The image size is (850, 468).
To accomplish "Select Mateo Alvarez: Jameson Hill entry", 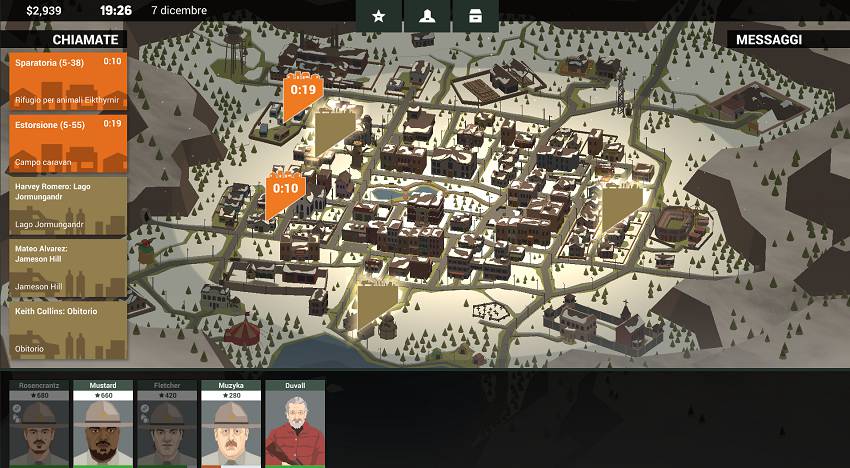I will tap(68, 267).
